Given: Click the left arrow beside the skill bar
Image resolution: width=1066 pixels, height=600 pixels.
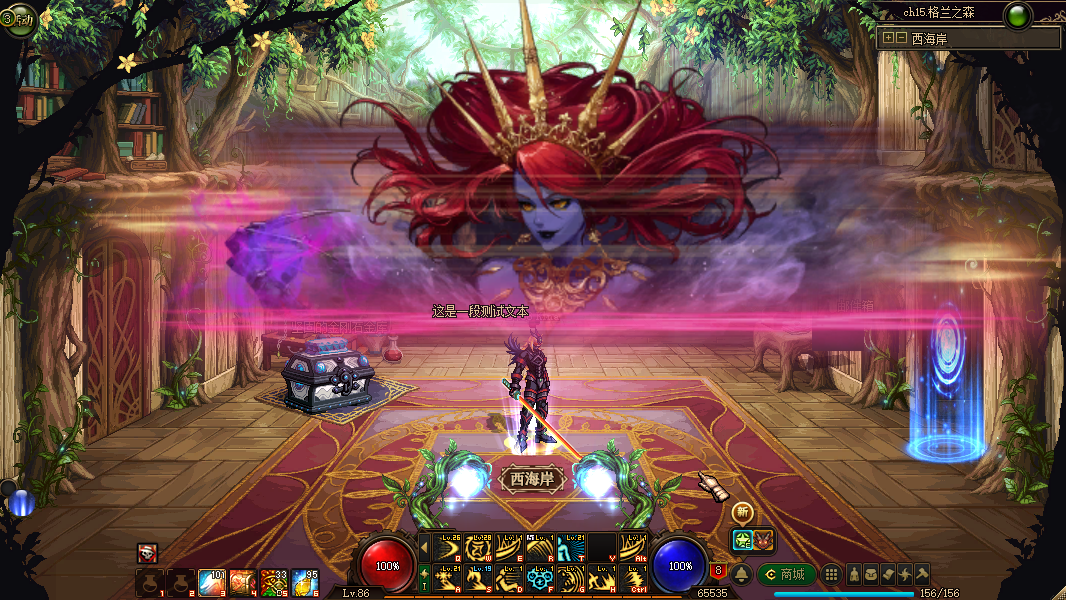Looking at the screenshot, I should tap(424, 547).
